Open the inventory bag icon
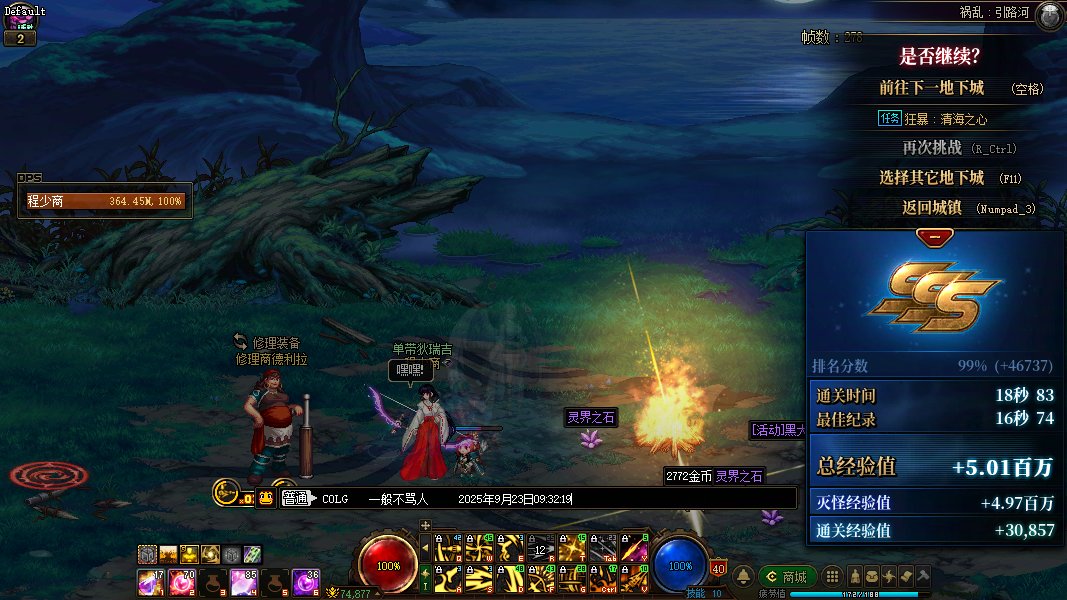 (872, 577)
